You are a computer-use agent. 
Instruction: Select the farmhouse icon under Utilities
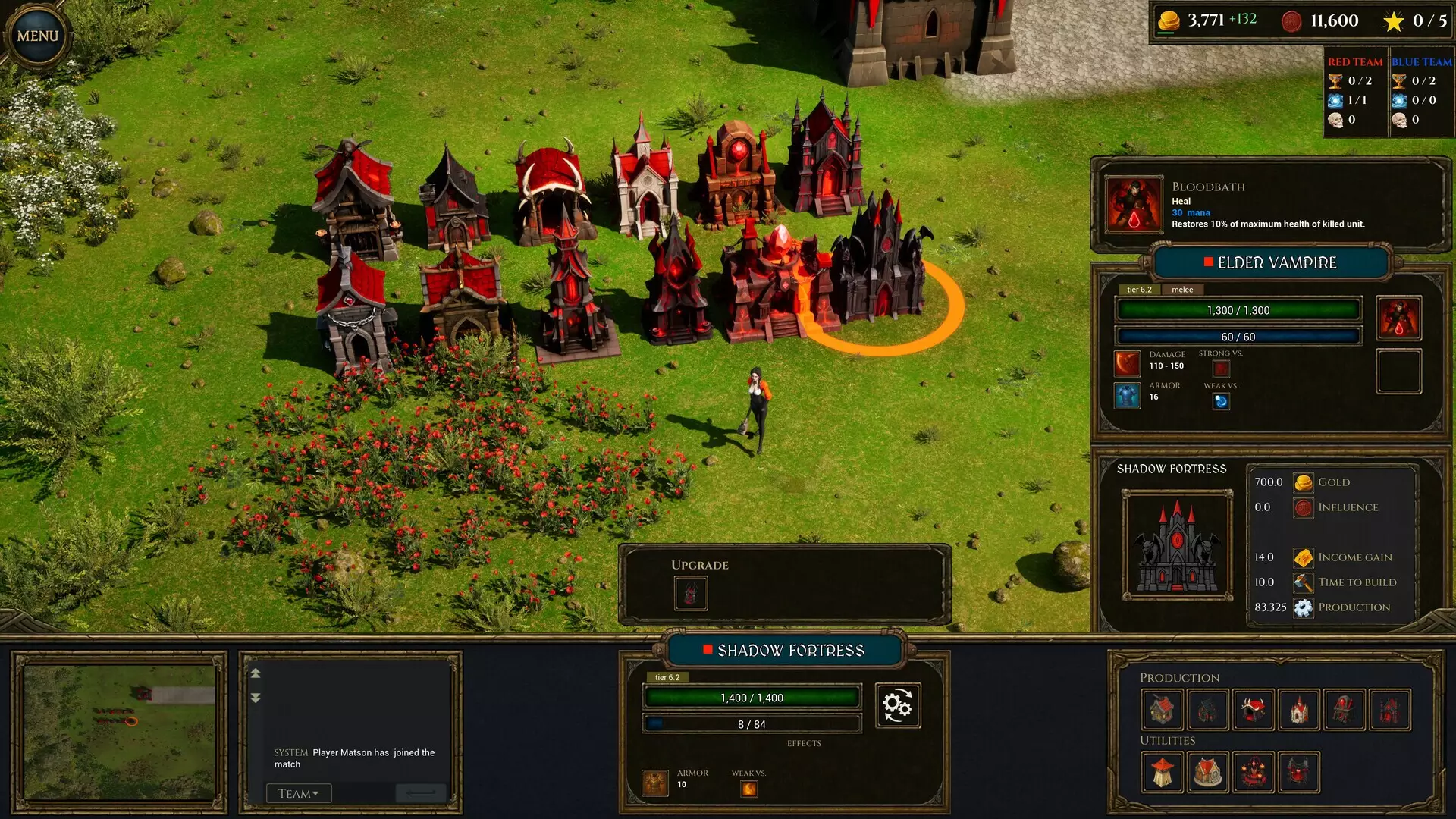point(1208,772)
